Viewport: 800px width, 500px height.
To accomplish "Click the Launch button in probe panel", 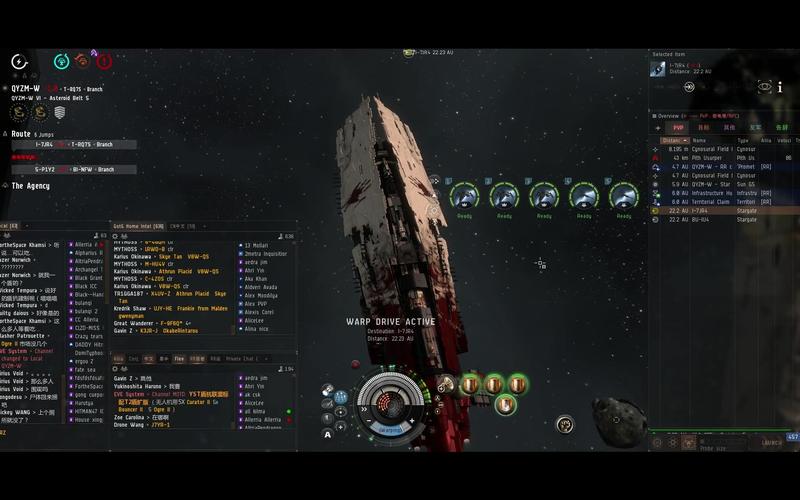I will [772, 442].
